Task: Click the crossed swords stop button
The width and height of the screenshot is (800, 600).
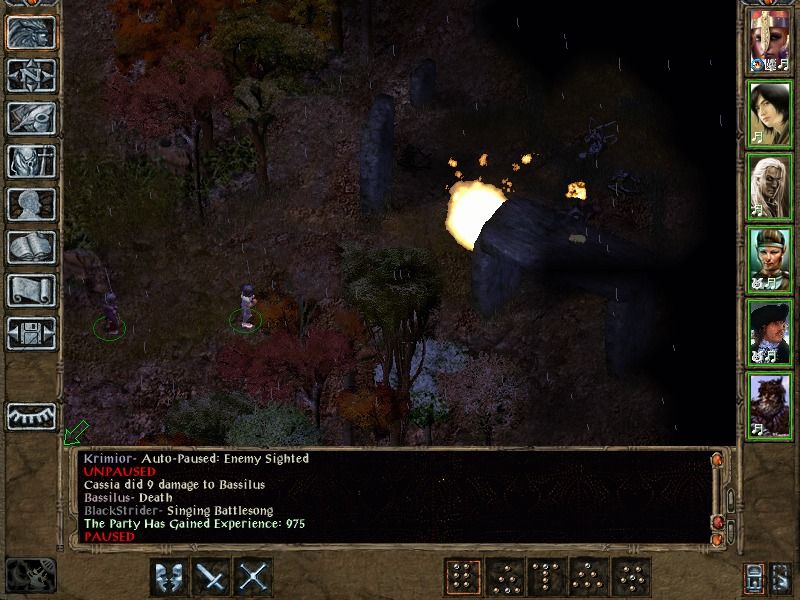Action: (255, 576)
